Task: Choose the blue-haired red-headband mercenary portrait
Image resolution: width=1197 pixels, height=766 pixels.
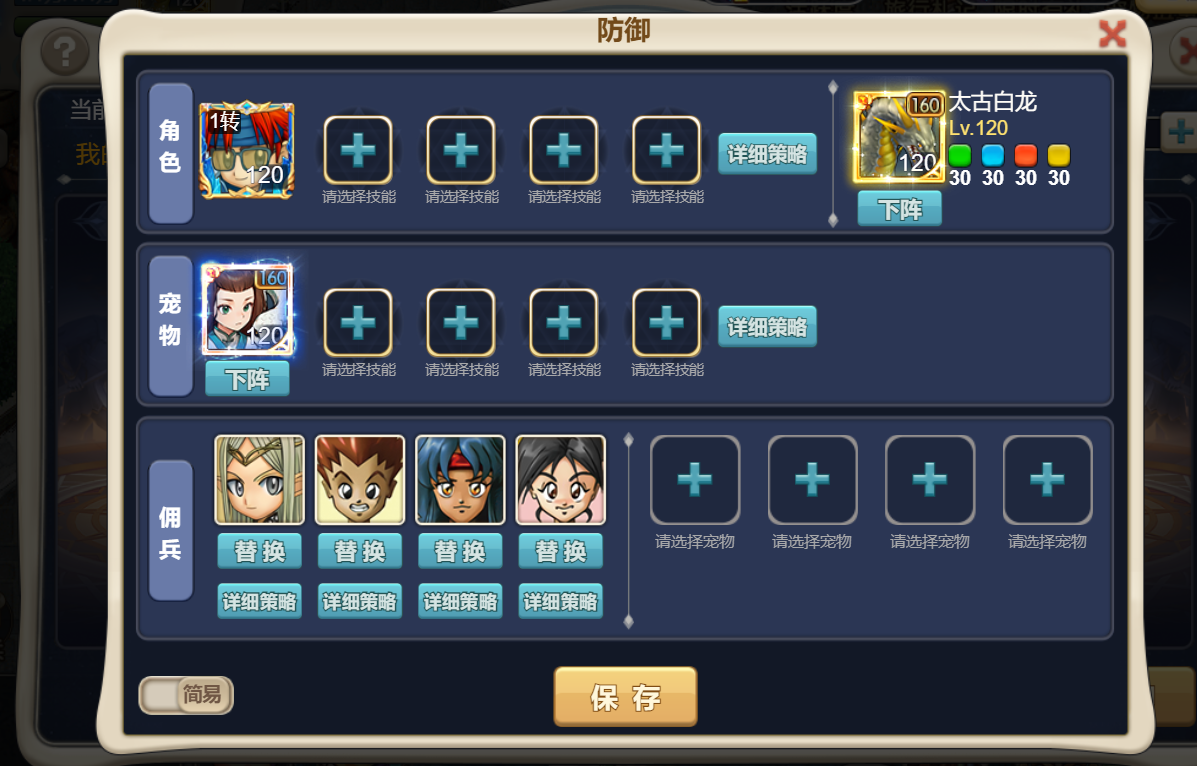Action: [460, 480]
